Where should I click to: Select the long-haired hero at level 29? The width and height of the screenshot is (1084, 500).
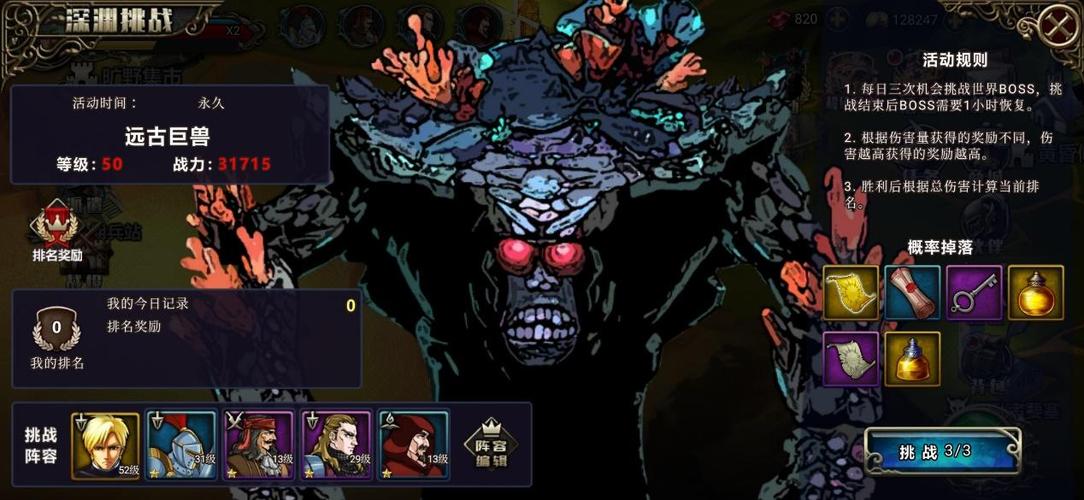click(x=335, y=445)
